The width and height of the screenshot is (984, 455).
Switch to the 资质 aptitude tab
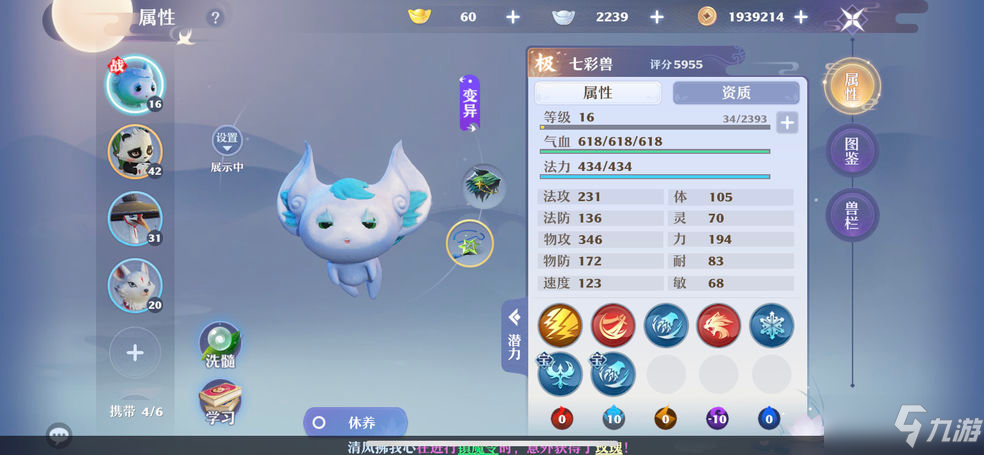coord(736,93)
